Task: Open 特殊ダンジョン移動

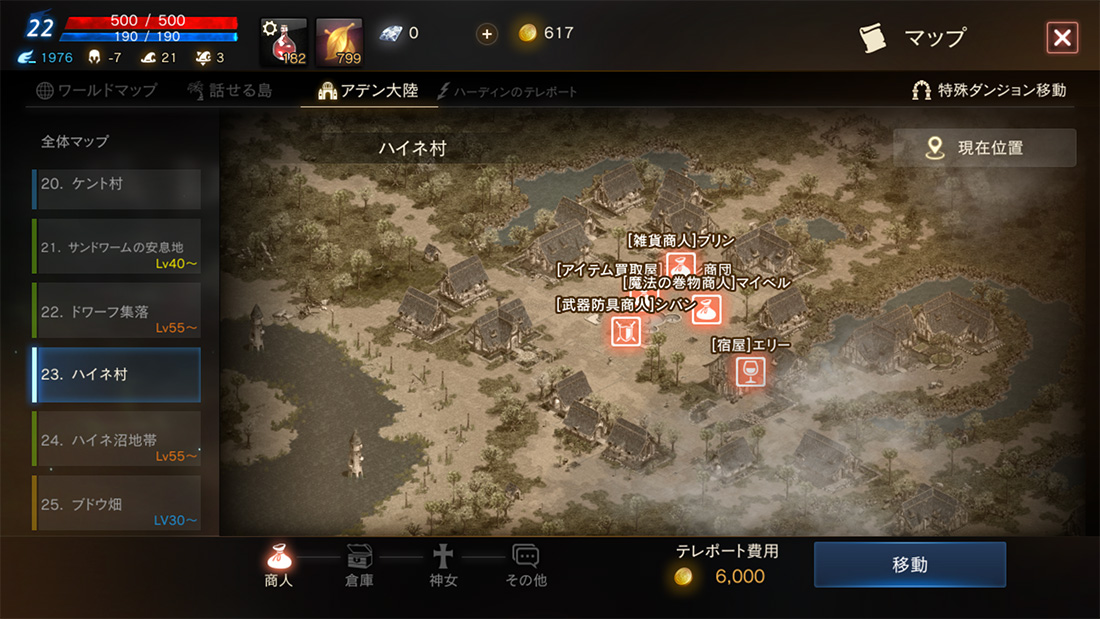Action: [x=988, y=90]
